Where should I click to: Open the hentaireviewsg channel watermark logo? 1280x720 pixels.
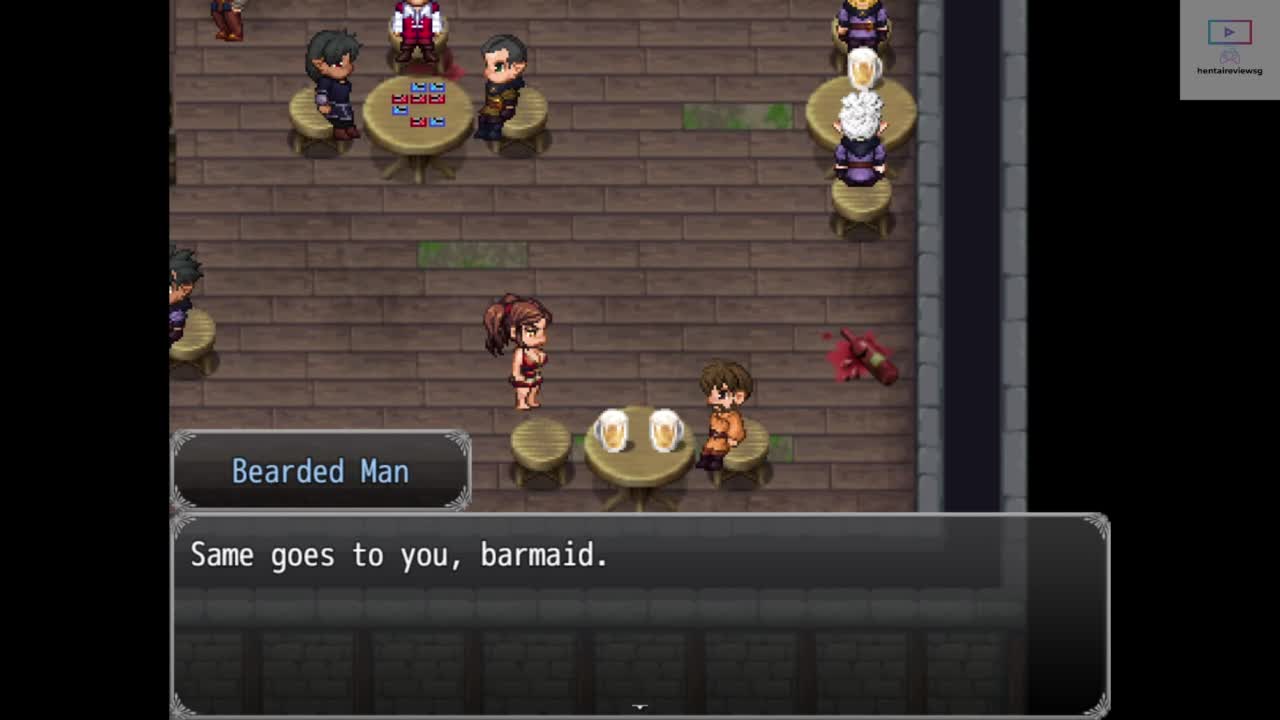[1229, 49]
